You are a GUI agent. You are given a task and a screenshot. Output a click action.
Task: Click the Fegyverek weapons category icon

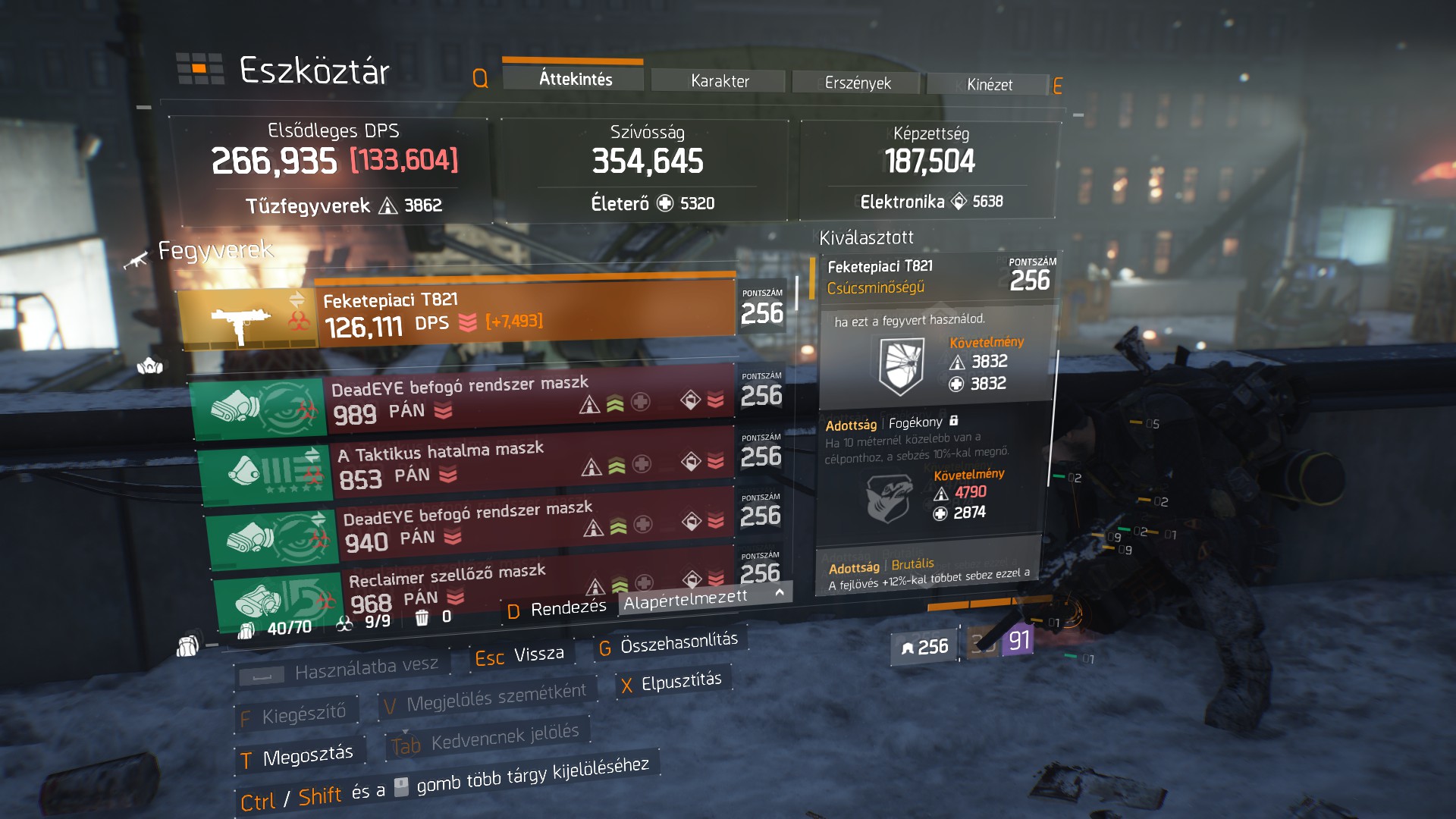pos(136,260)
